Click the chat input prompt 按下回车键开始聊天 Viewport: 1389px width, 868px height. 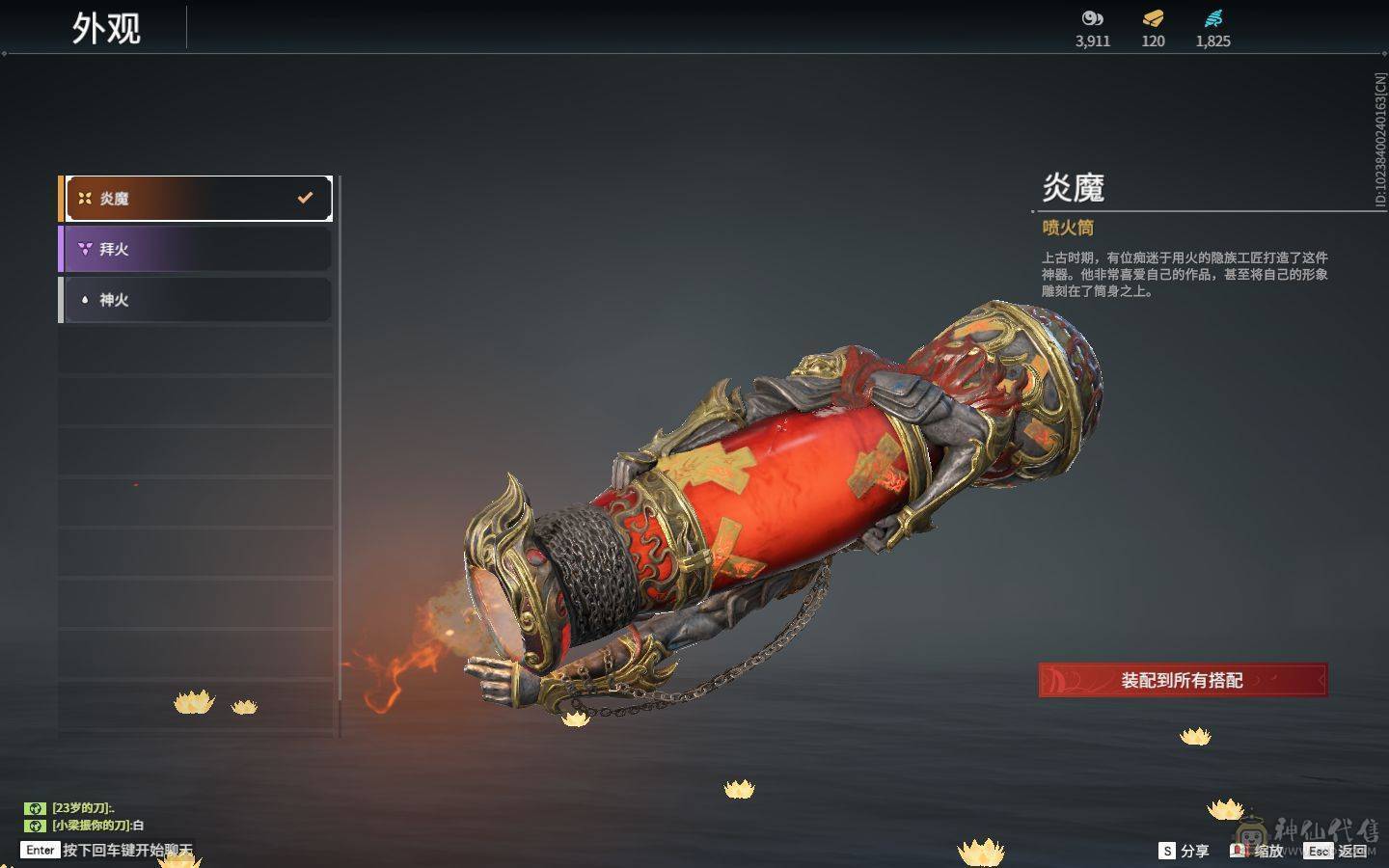126,850
